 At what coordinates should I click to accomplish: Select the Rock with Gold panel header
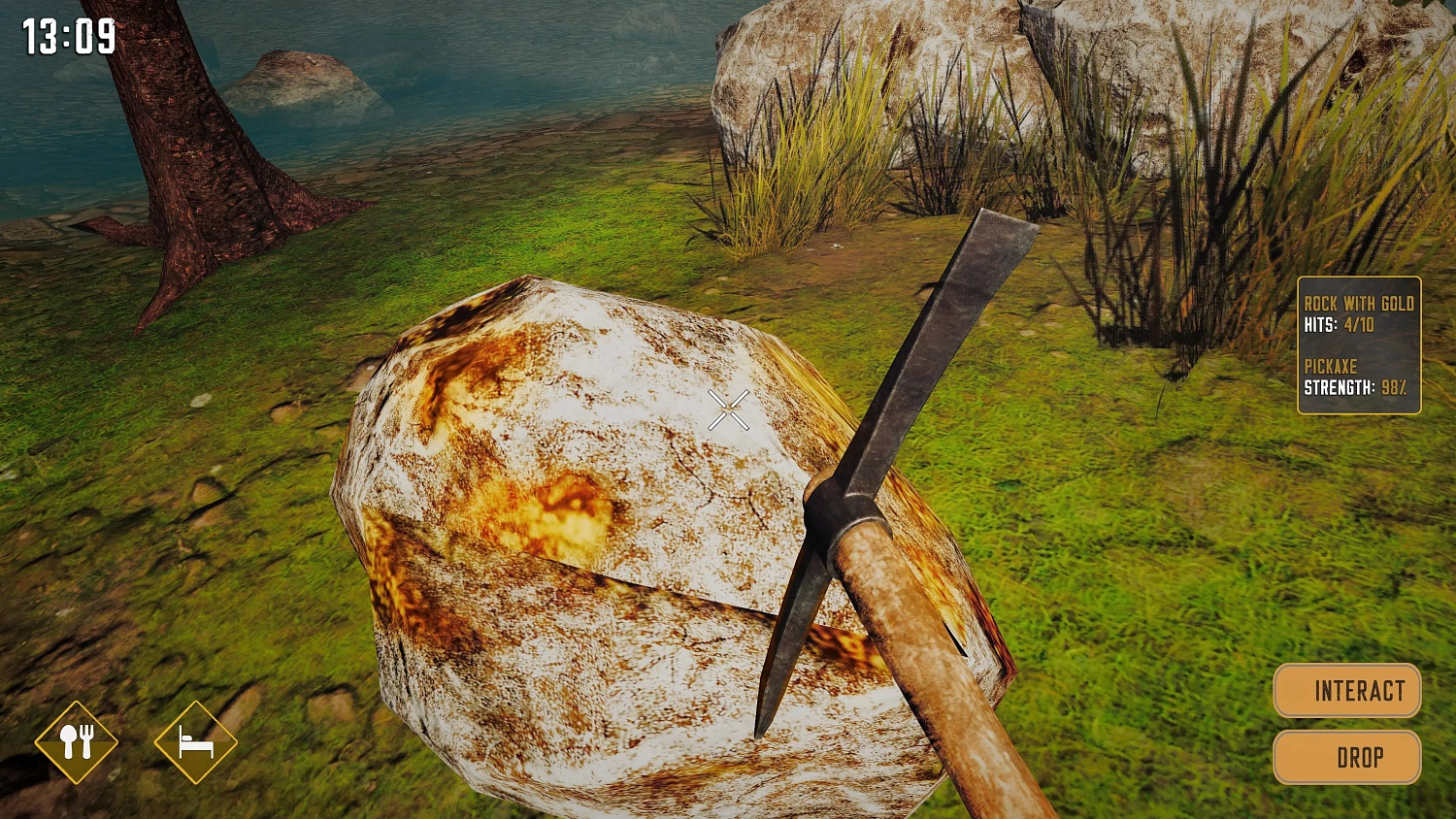pos(1359,303)
